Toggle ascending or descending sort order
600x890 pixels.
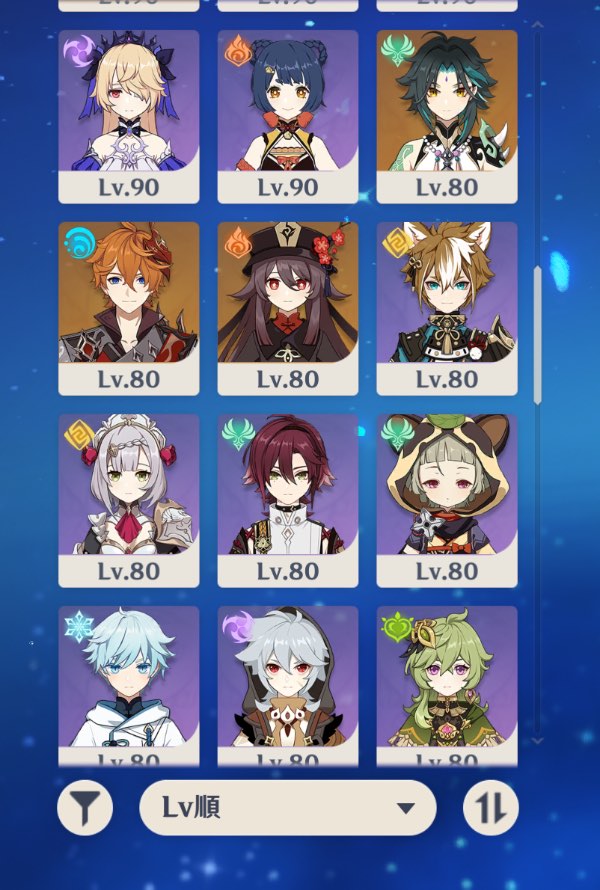tap(491, 808)
